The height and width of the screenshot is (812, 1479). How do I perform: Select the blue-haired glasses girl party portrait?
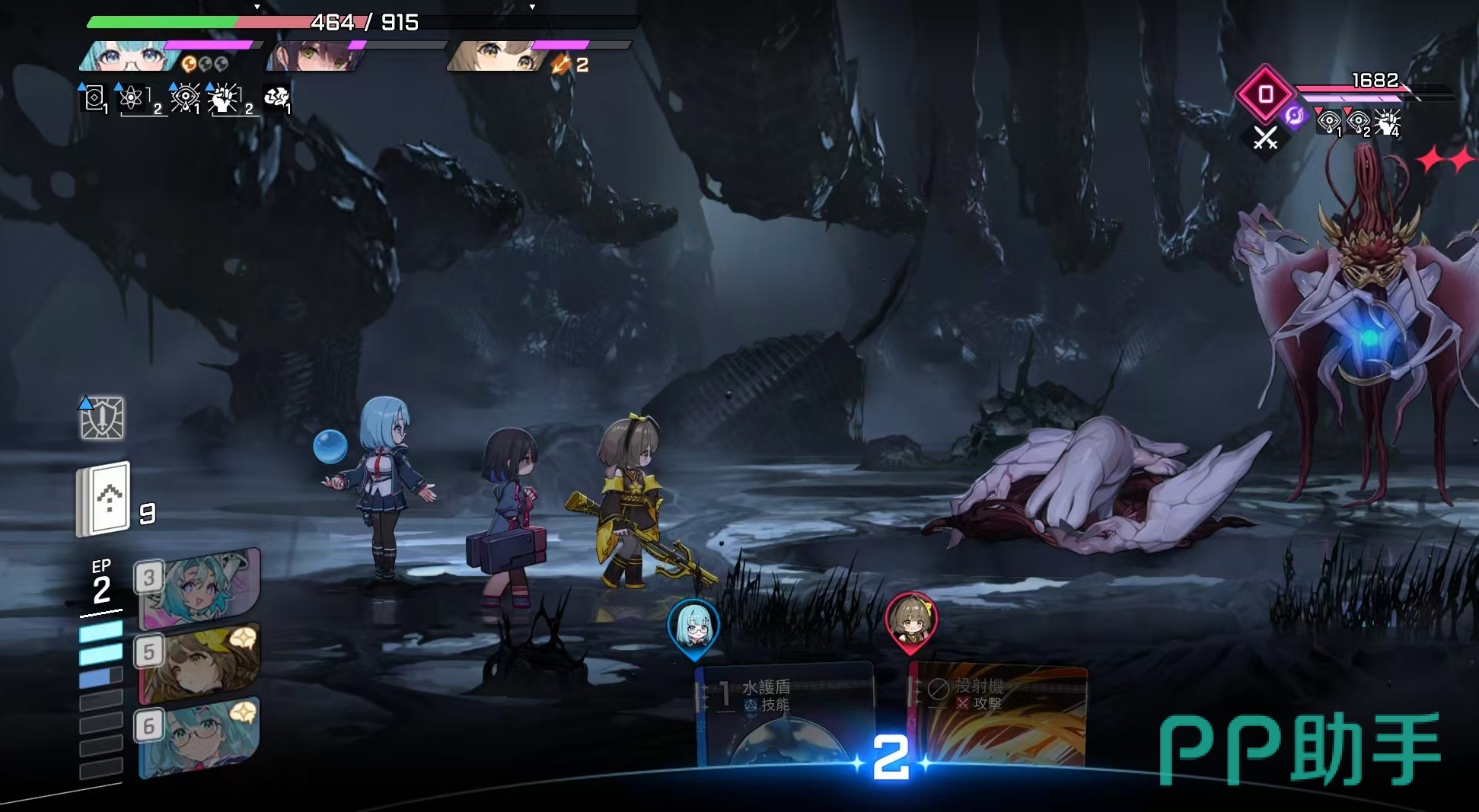coord(124,57)
